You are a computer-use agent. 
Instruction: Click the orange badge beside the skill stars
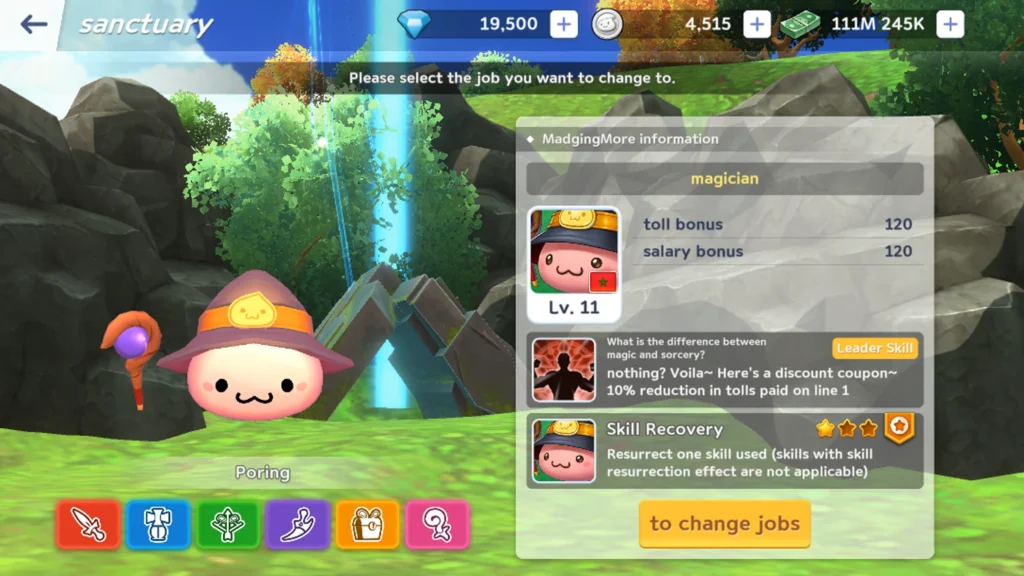click(x=900, y=428)
